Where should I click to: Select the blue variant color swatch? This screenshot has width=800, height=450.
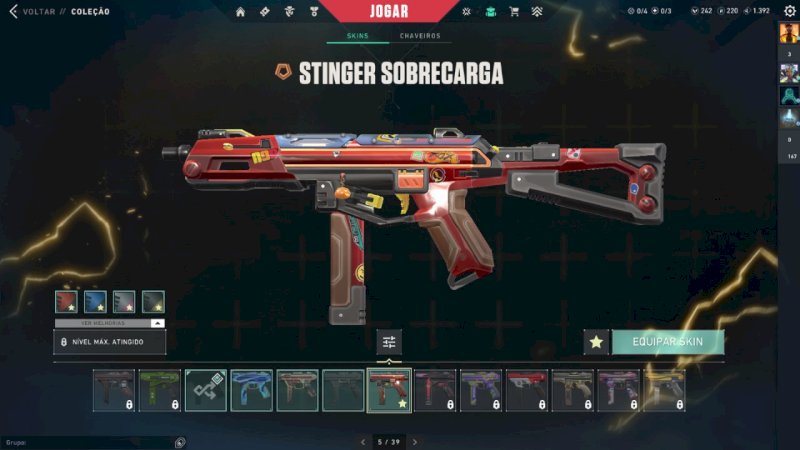pyautogui.click(x=95, y=301)
